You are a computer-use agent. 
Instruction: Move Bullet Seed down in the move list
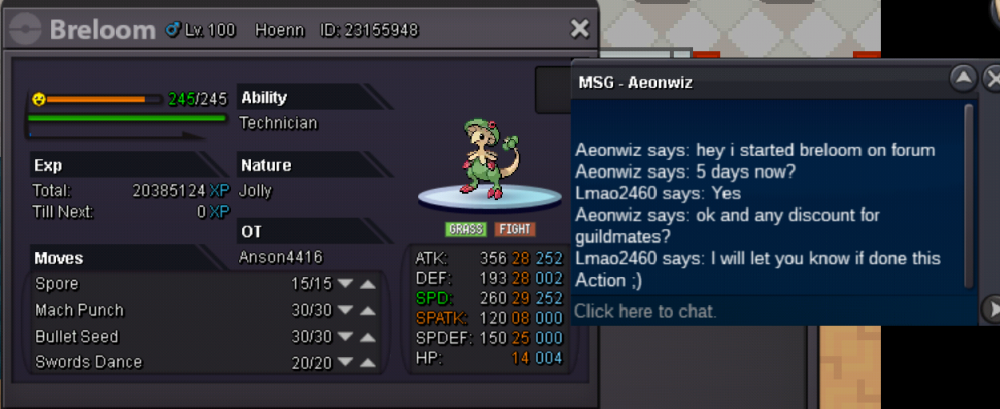(x=346, y=336)
